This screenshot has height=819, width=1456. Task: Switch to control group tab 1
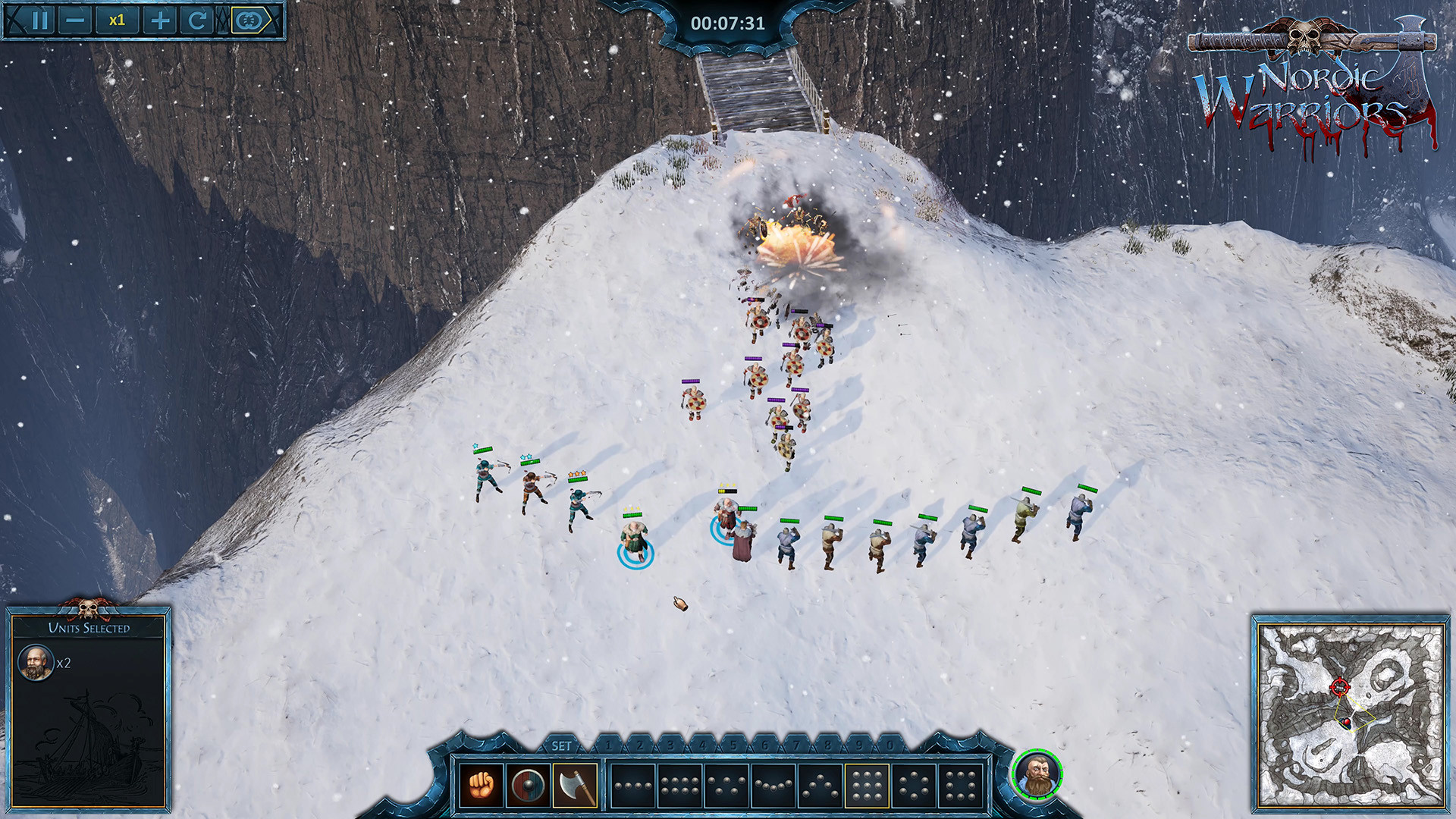(x=607, y=746)
